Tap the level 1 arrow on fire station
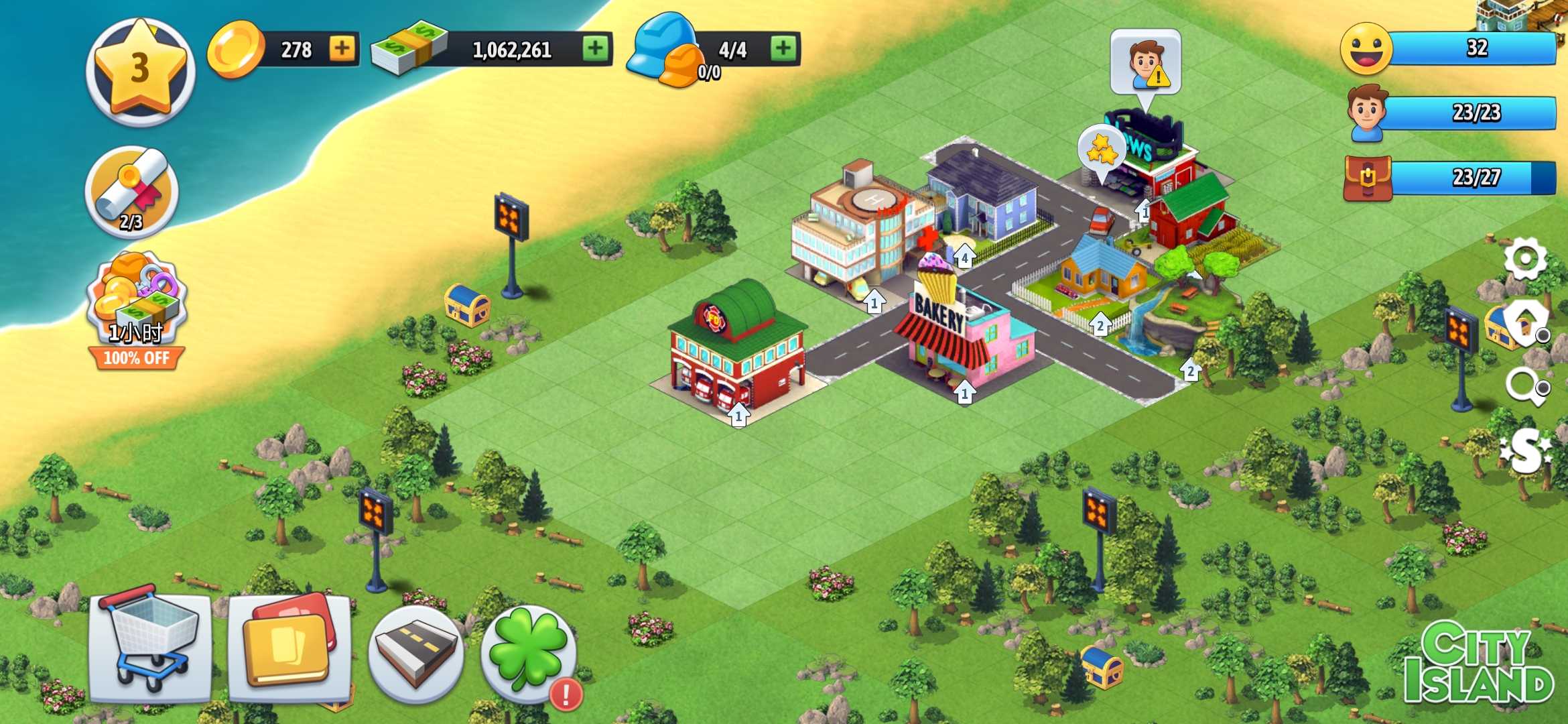The width and height of the screenshot is (1568, 724). [x=738, y=416]
